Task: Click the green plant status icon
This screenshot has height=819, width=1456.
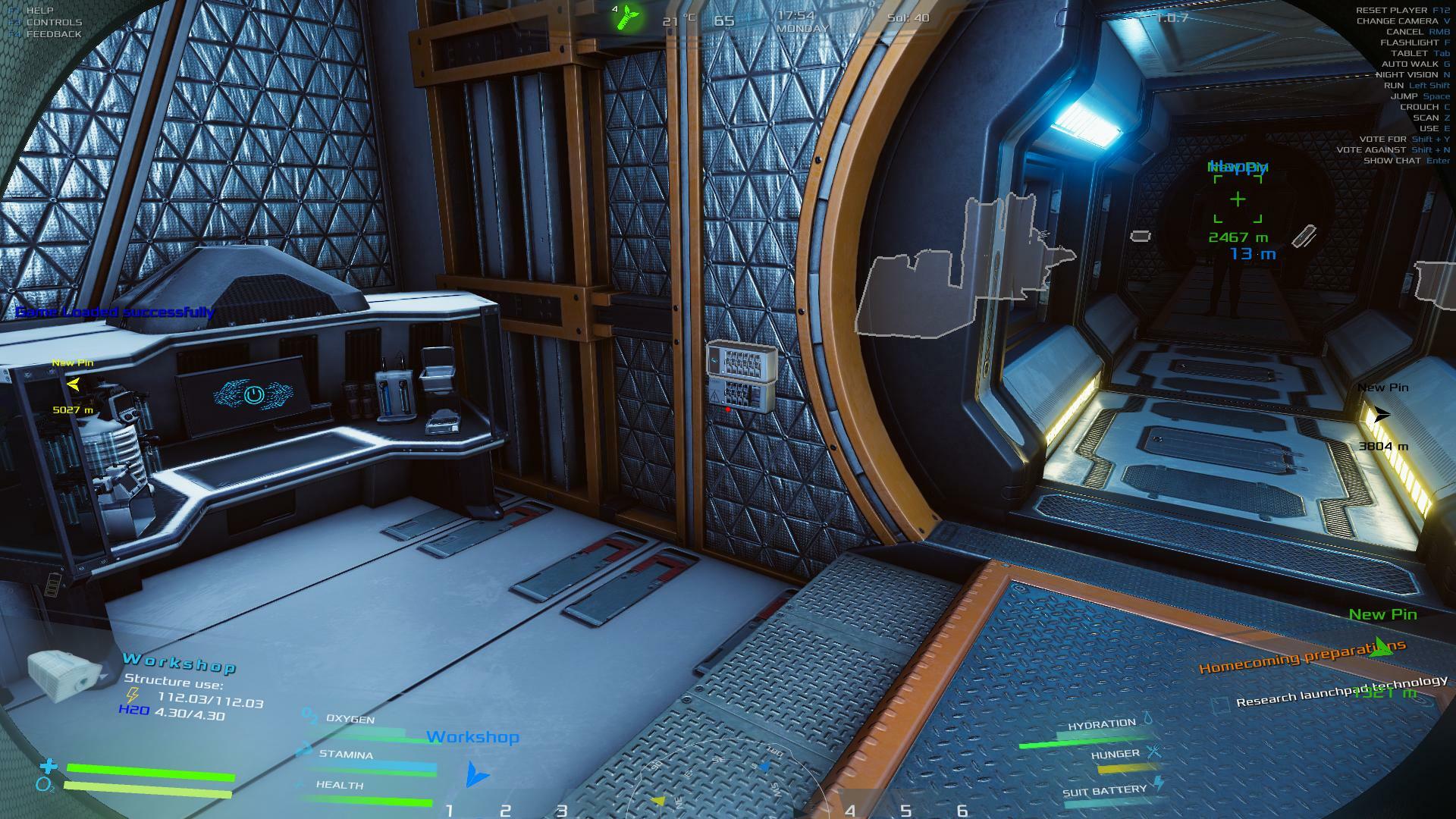Action: (629, 17)
